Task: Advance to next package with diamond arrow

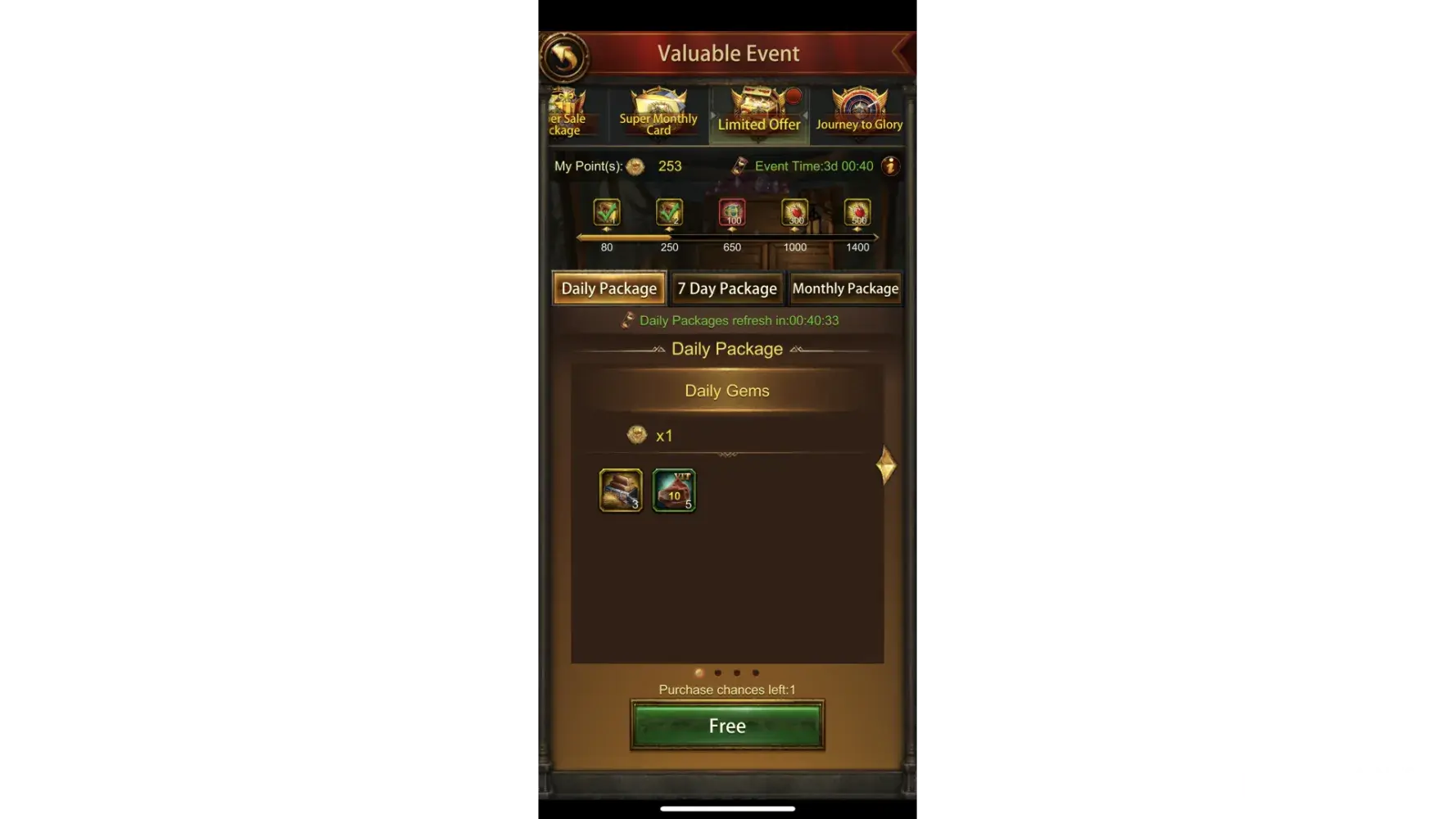Action: coord(886,466)
